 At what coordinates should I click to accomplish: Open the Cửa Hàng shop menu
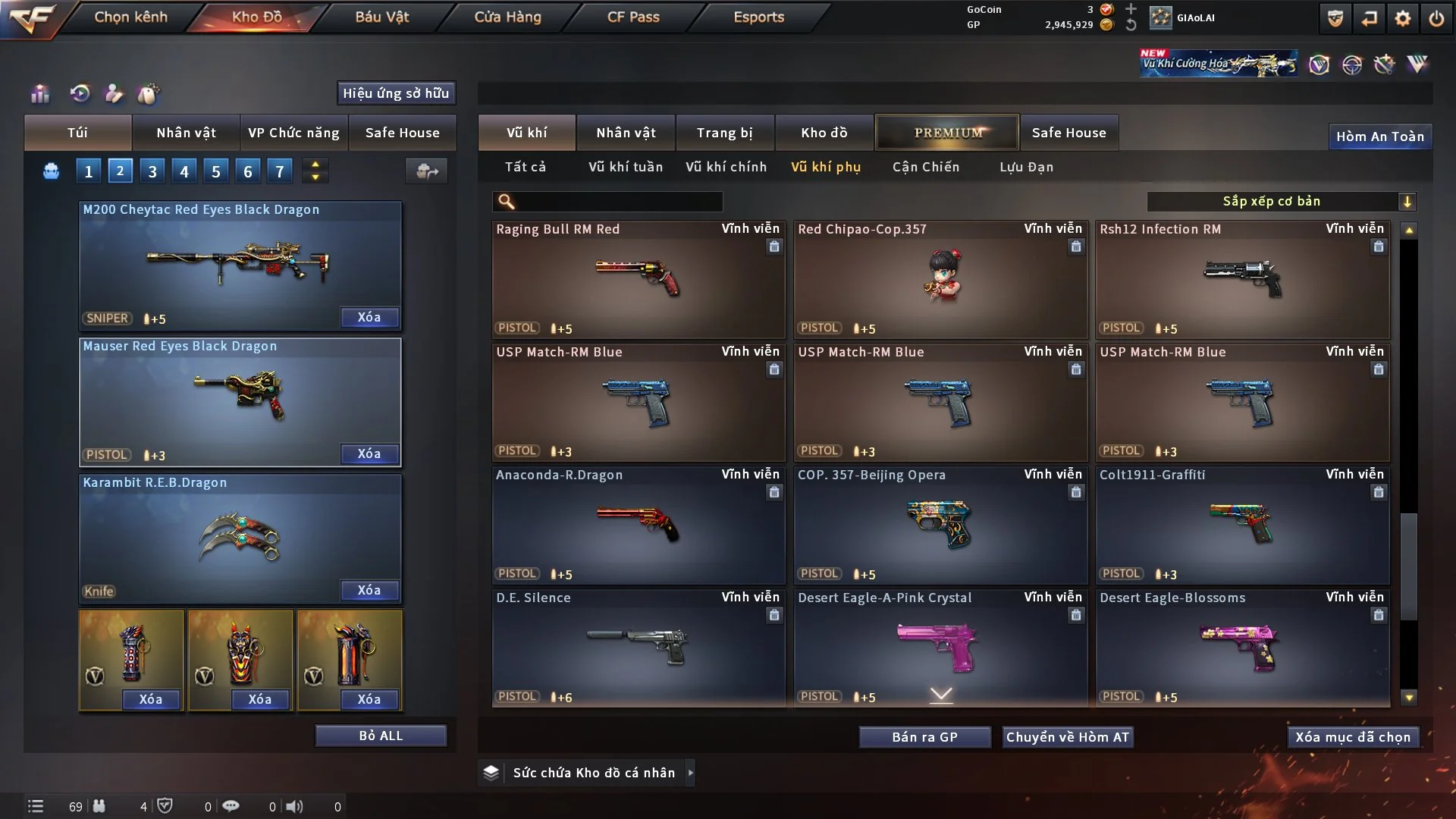click(507, 17)
